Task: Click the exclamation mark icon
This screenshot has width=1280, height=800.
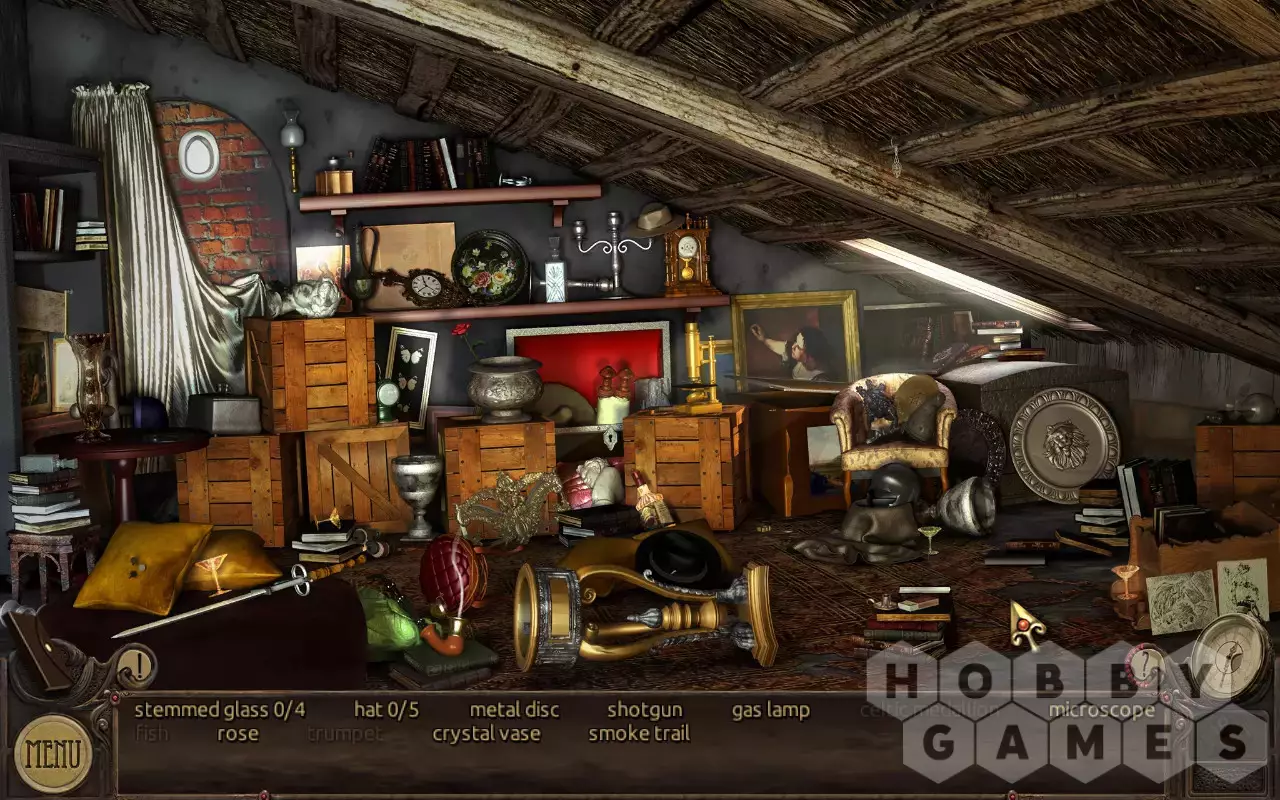Action: (x=137, y=662)
